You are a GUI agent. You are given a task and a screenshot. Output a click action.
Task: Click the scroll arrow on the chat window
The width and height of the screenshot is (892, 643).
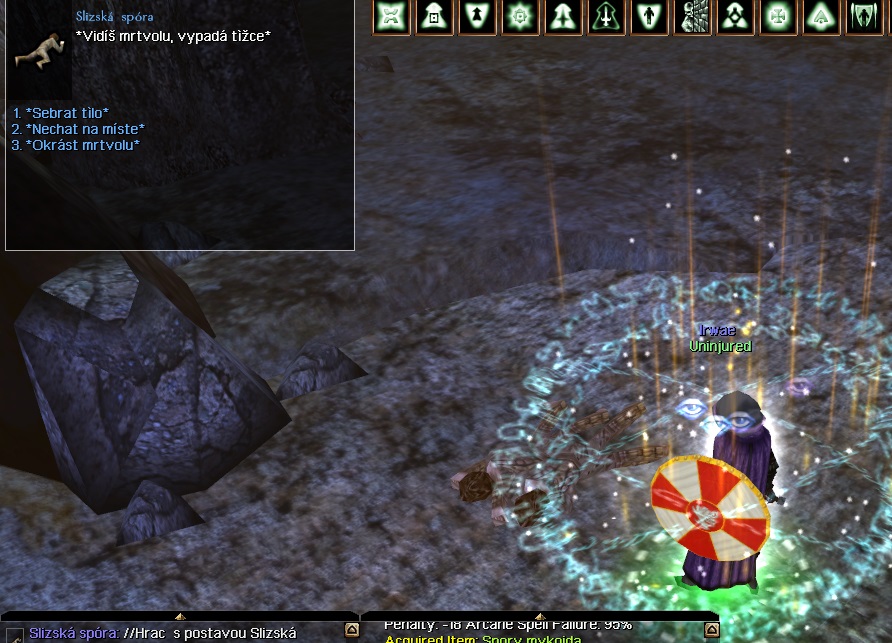(x=351, y=630)
